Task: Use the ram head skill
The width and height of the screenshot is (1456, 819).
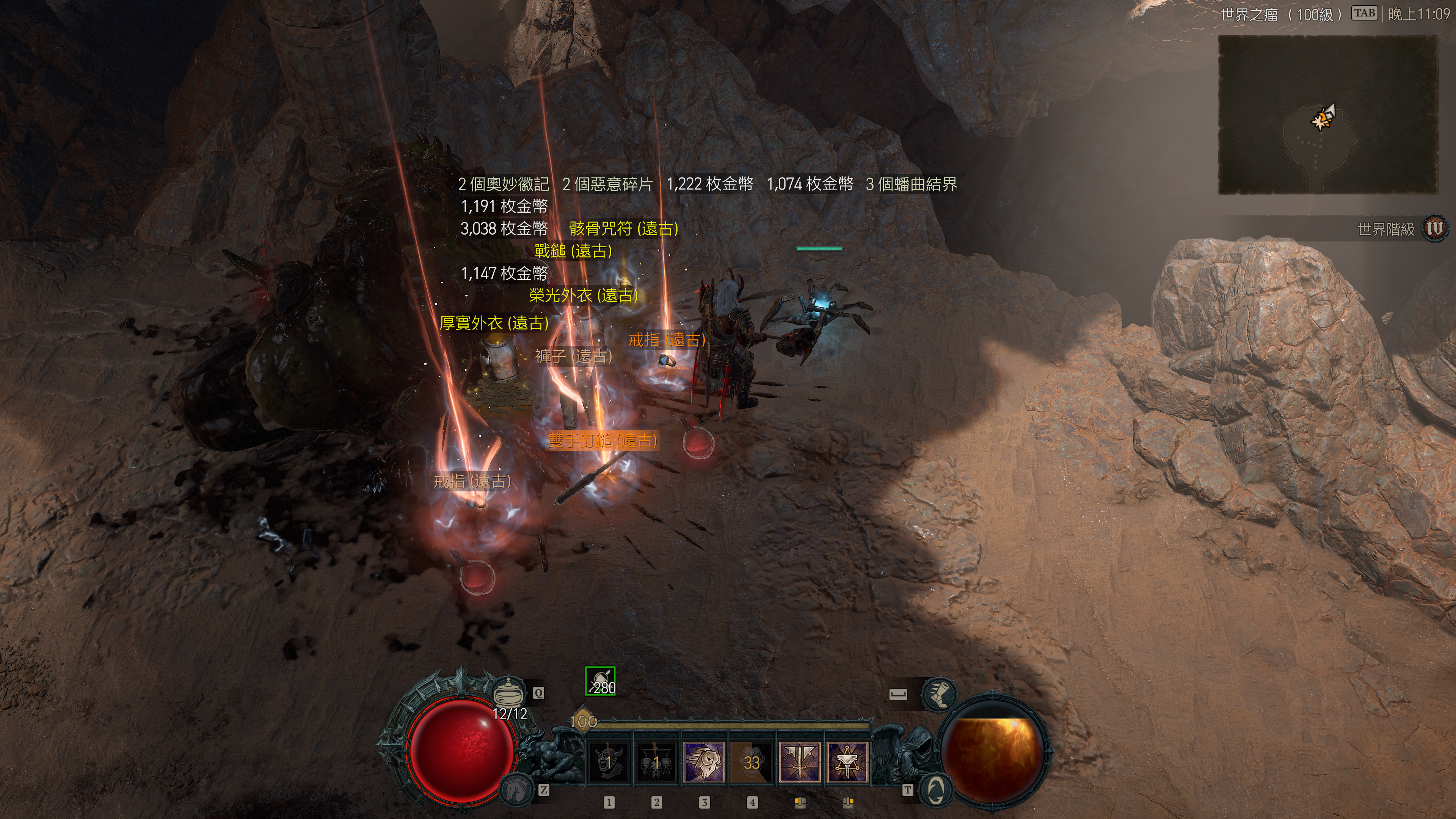Action: (x=704, y=762)
